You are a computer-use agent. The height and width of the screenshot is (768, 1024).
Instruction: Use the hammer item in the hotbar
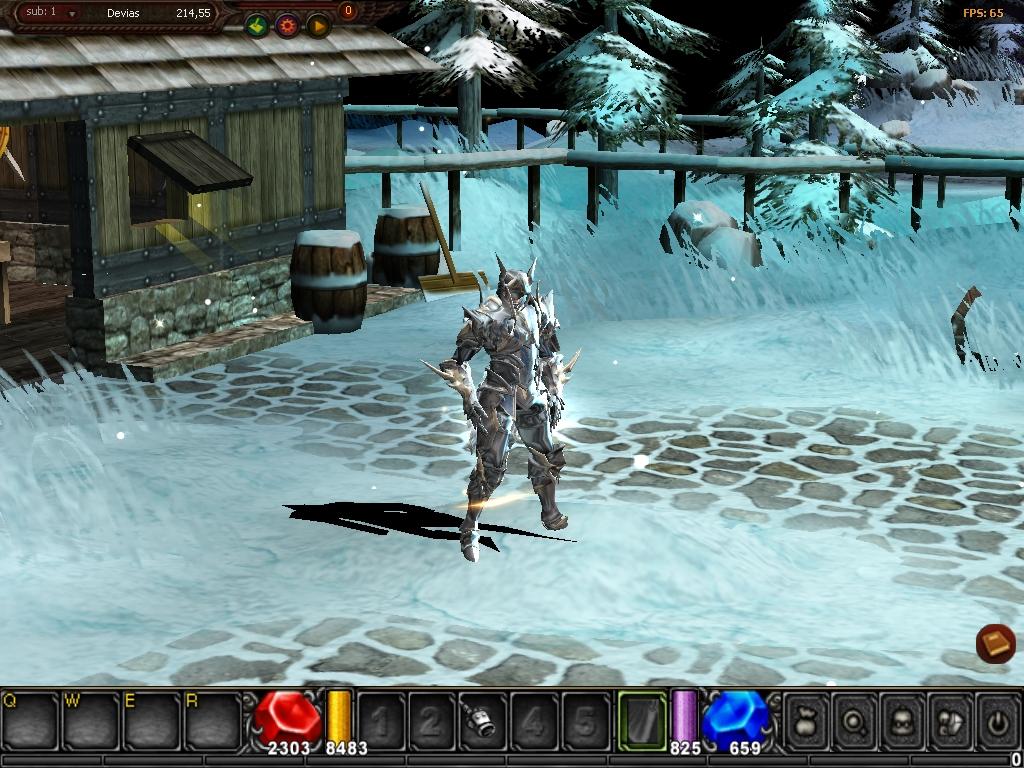click(x=481, y=720)
